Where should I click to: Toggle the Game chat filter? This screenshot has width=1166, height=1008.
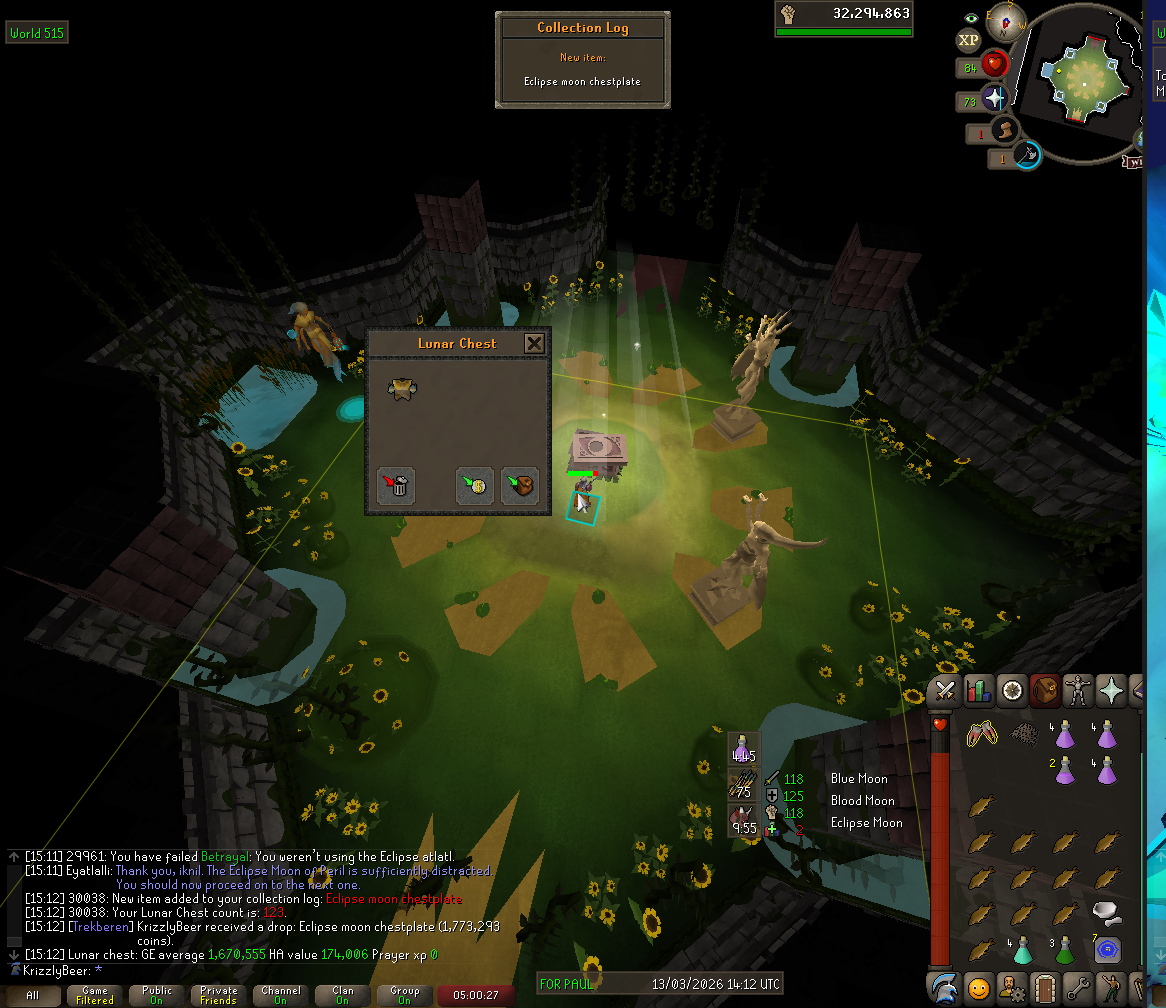tap(95, 996)
